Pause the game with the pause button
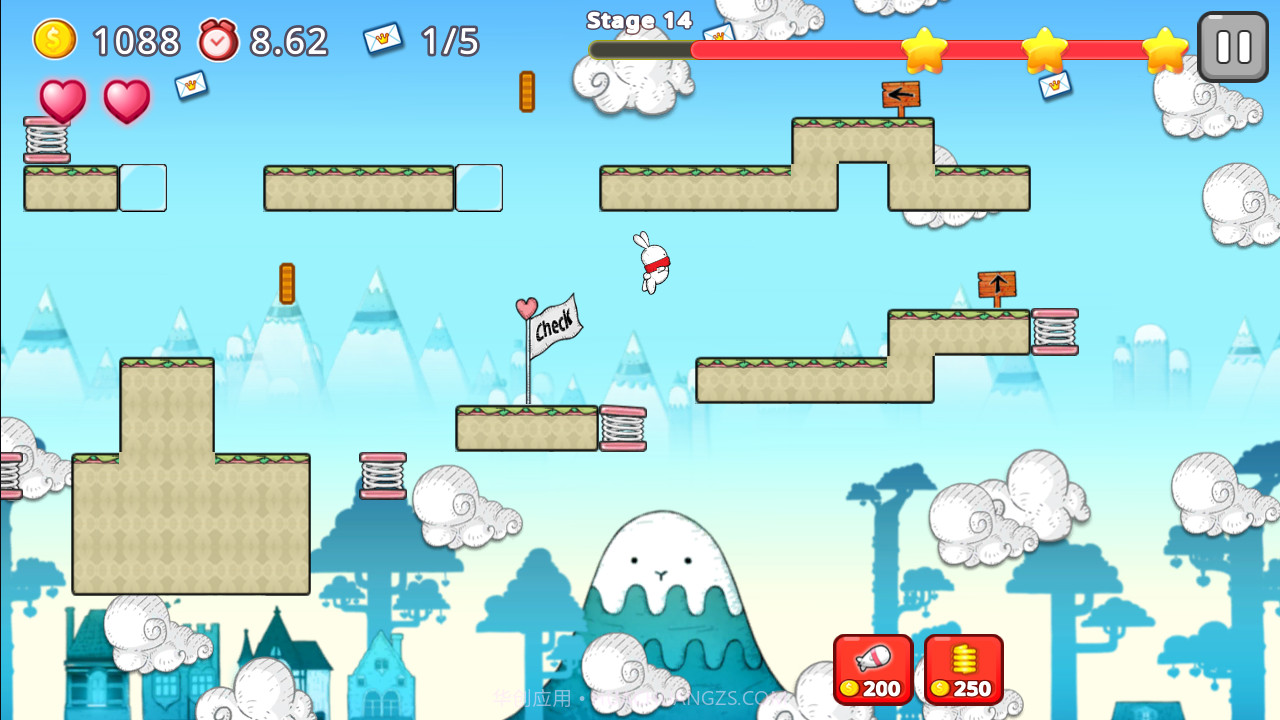Viewport: 1280px width, 720px height. pyautogui.click(x=1232, y=45)
